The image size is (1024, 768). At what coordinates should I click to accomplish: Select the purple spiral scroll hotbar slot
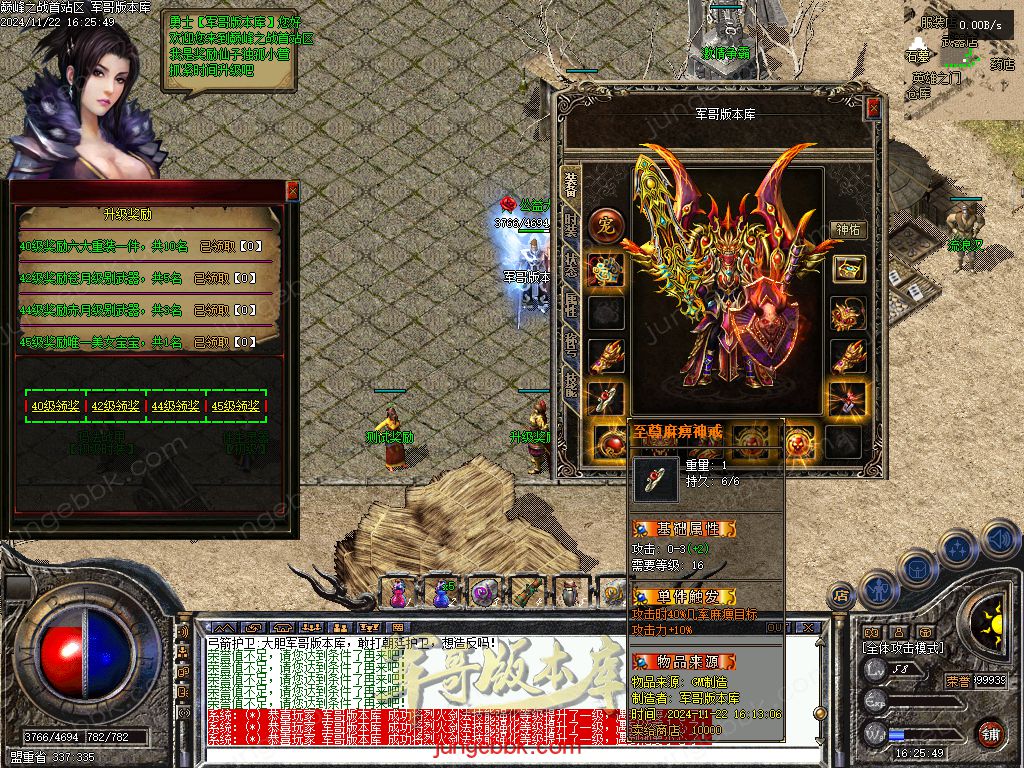coord(484,594)
